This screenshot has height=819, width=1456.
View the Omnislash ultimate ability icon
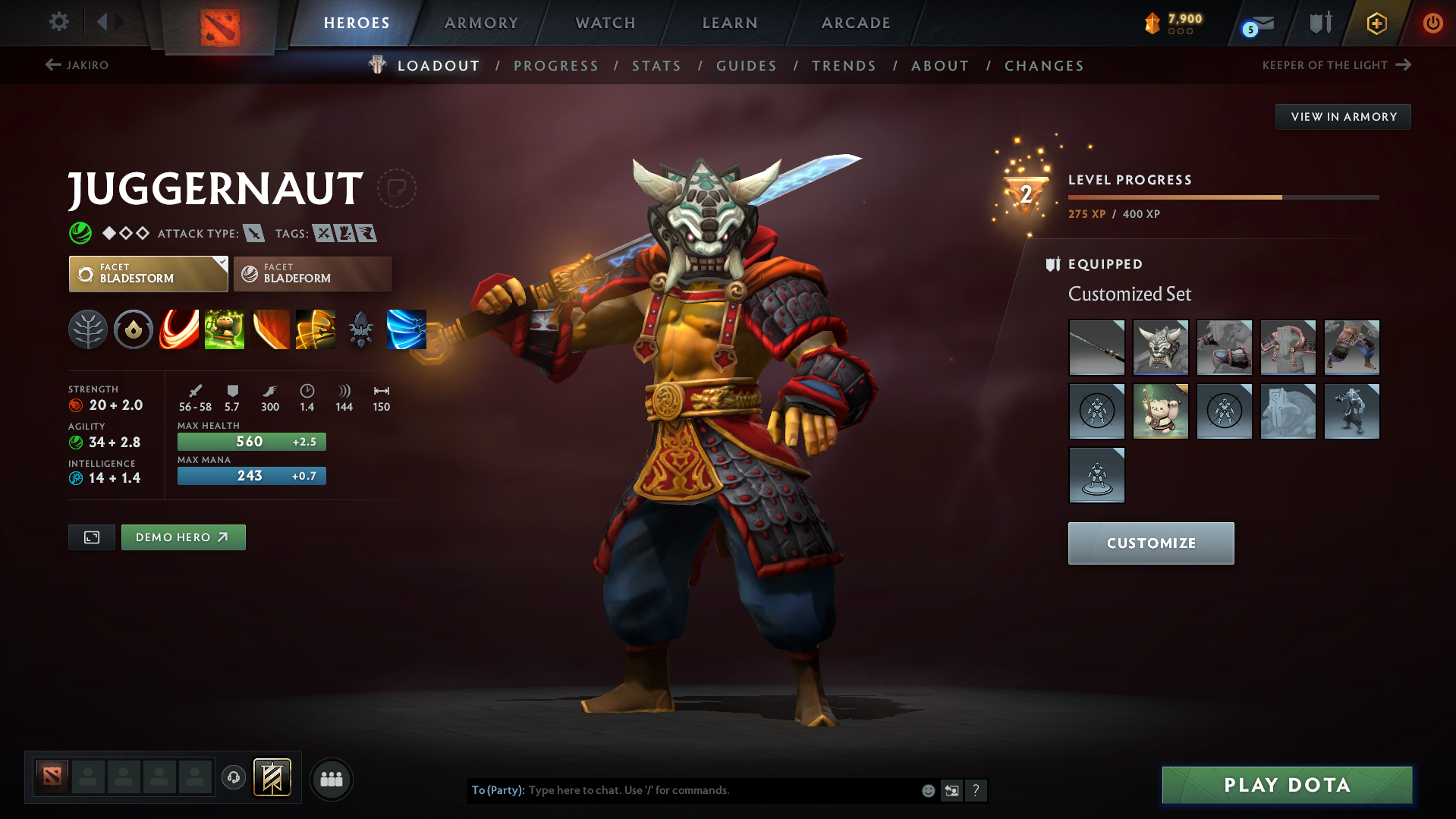pyautogui.click(x=316, y=329)
